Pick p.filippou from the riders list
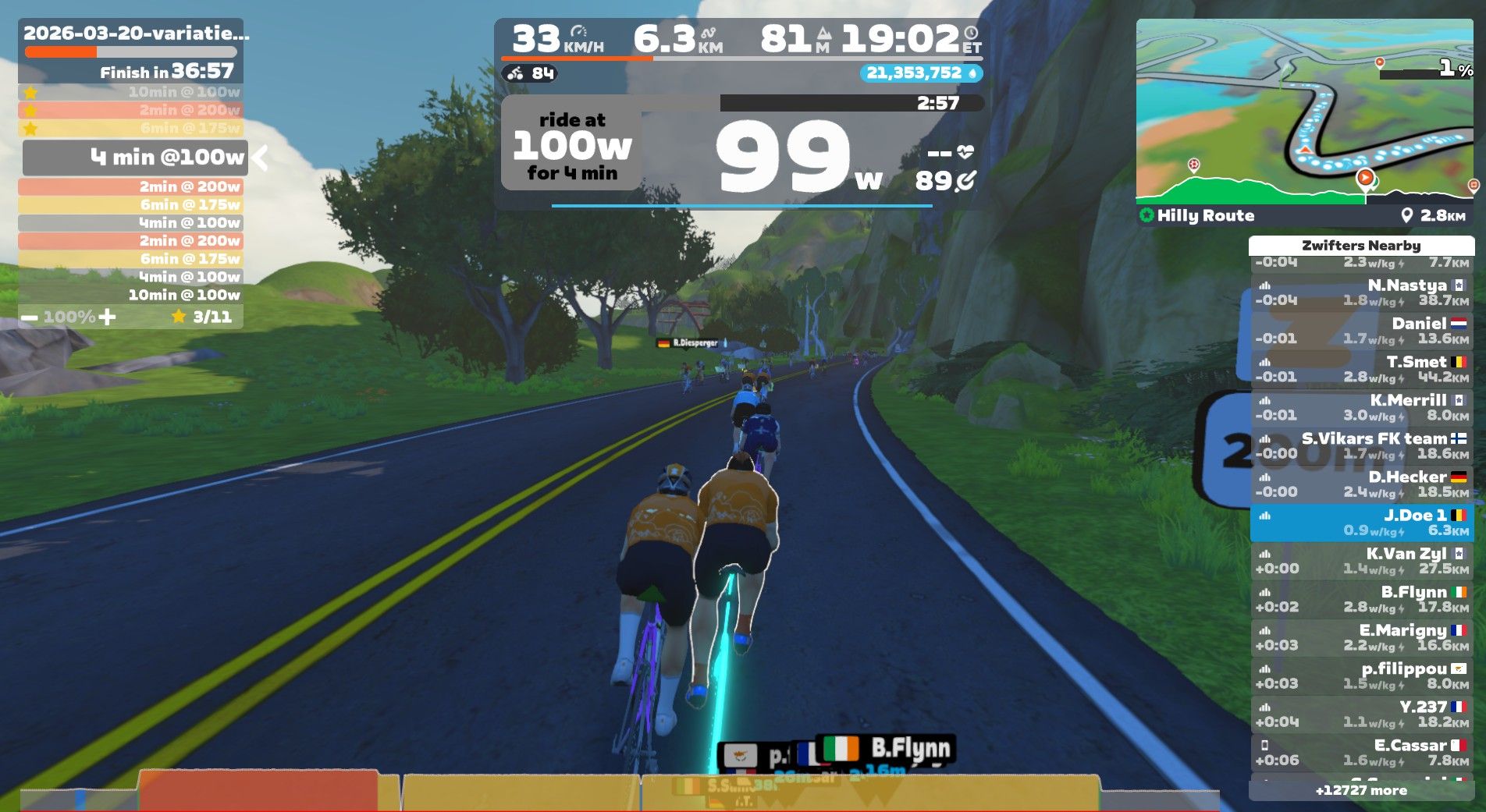Image resolution: width=1486 pixels, height=812 pixels. click(1361, 675)
